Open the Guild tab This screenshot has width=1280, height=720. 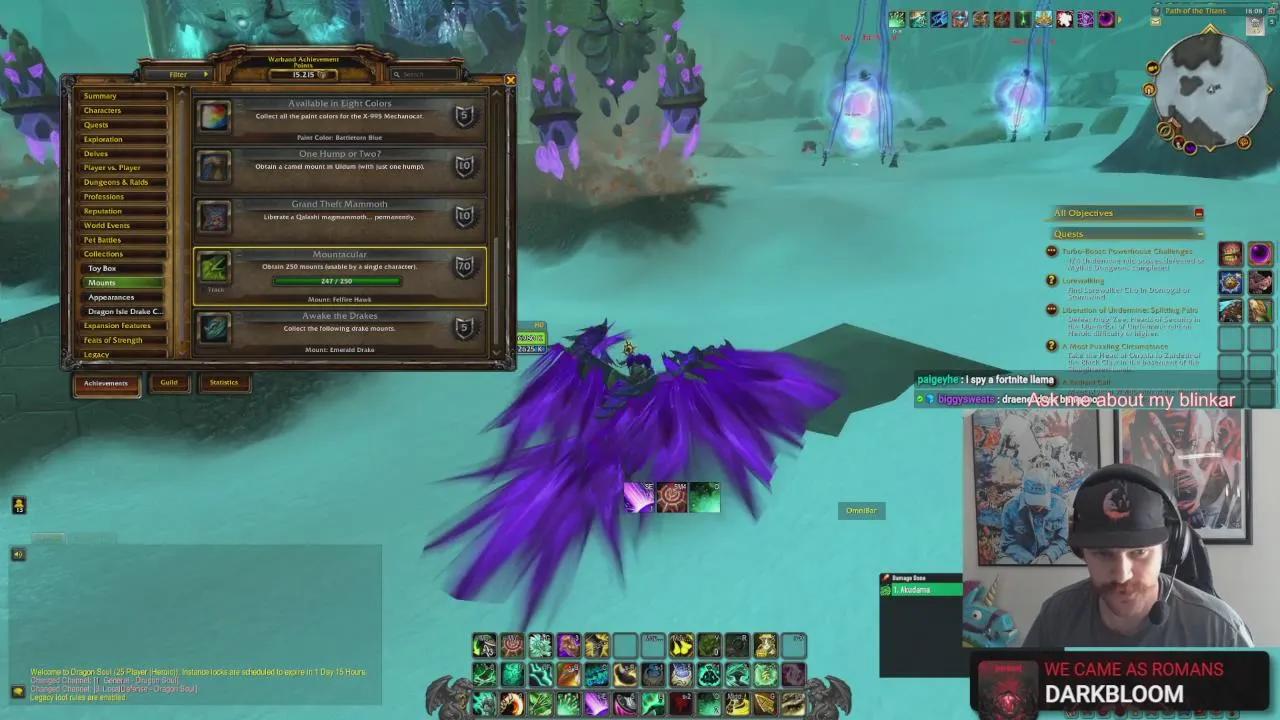[x=170, y=382]
